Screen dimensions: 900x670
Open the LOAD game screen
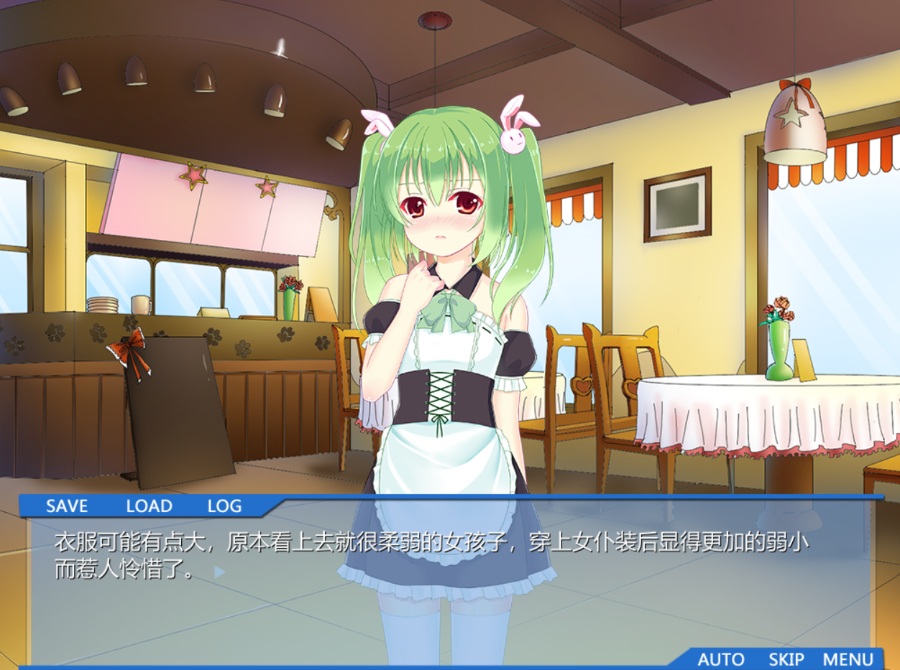point(149,506)
